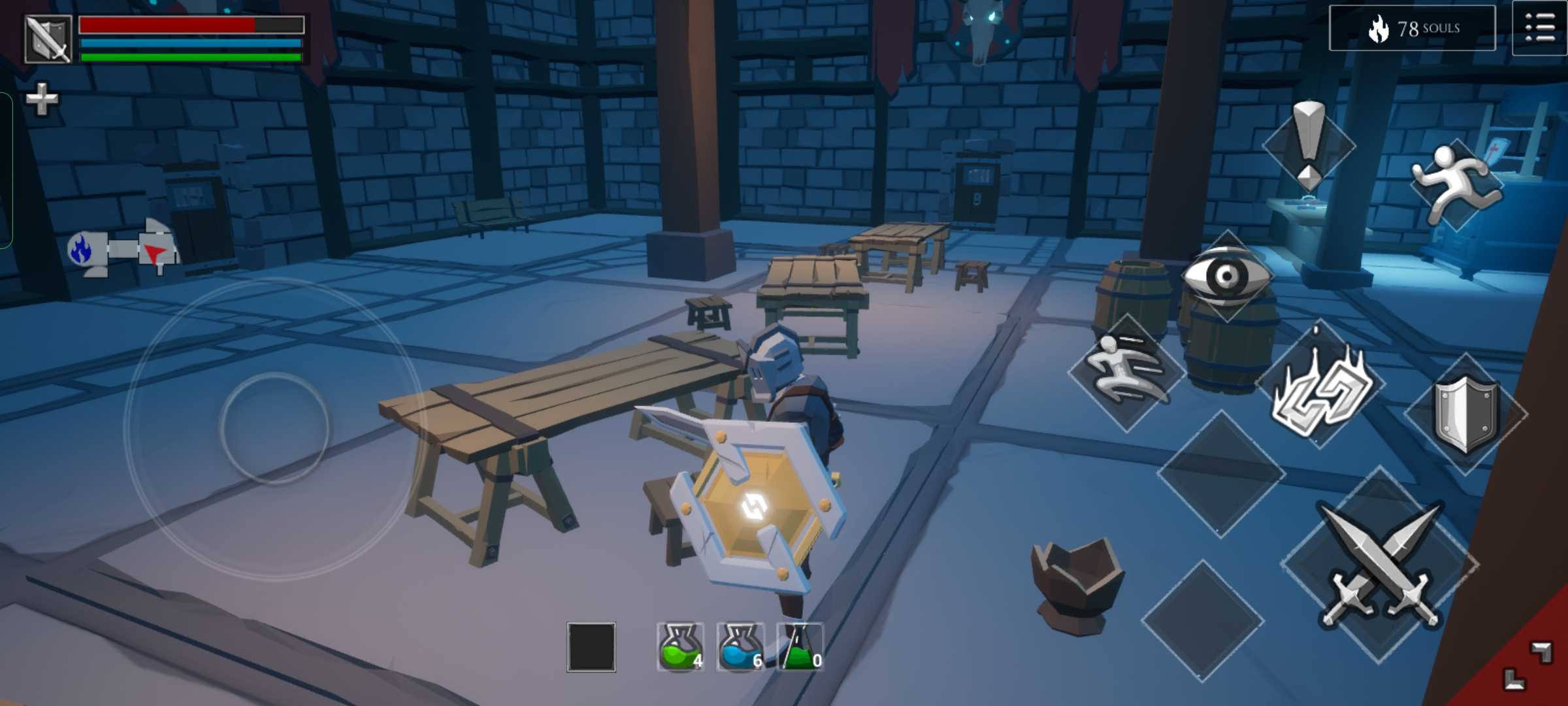Use the green health potion
Image resolution: width=1568 pixels, height=706 pixels.
click(680, 647)
